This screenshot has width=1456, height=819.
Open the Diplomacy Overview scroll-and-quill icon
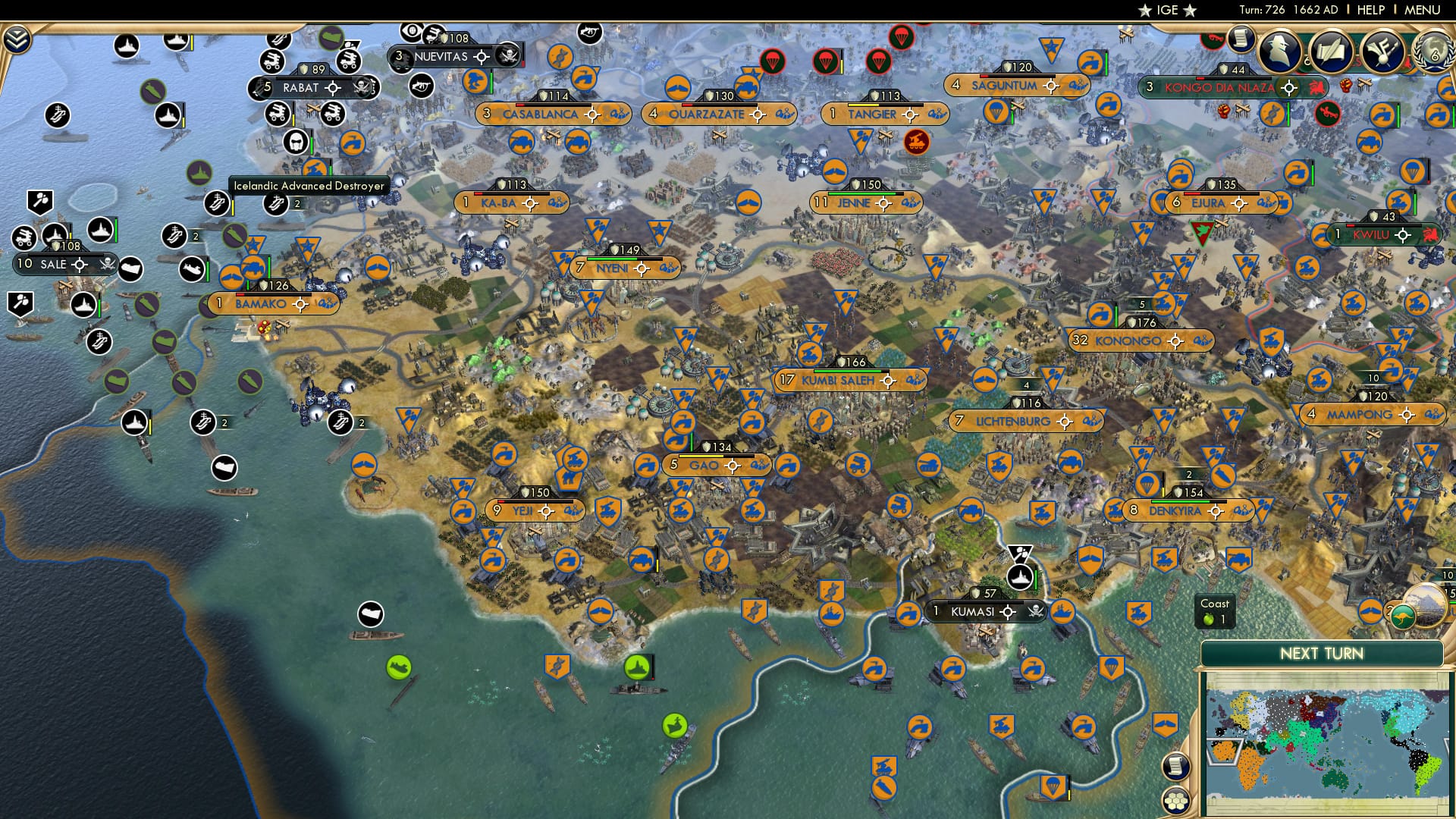pyautogui.click(x=1332, y=52)
